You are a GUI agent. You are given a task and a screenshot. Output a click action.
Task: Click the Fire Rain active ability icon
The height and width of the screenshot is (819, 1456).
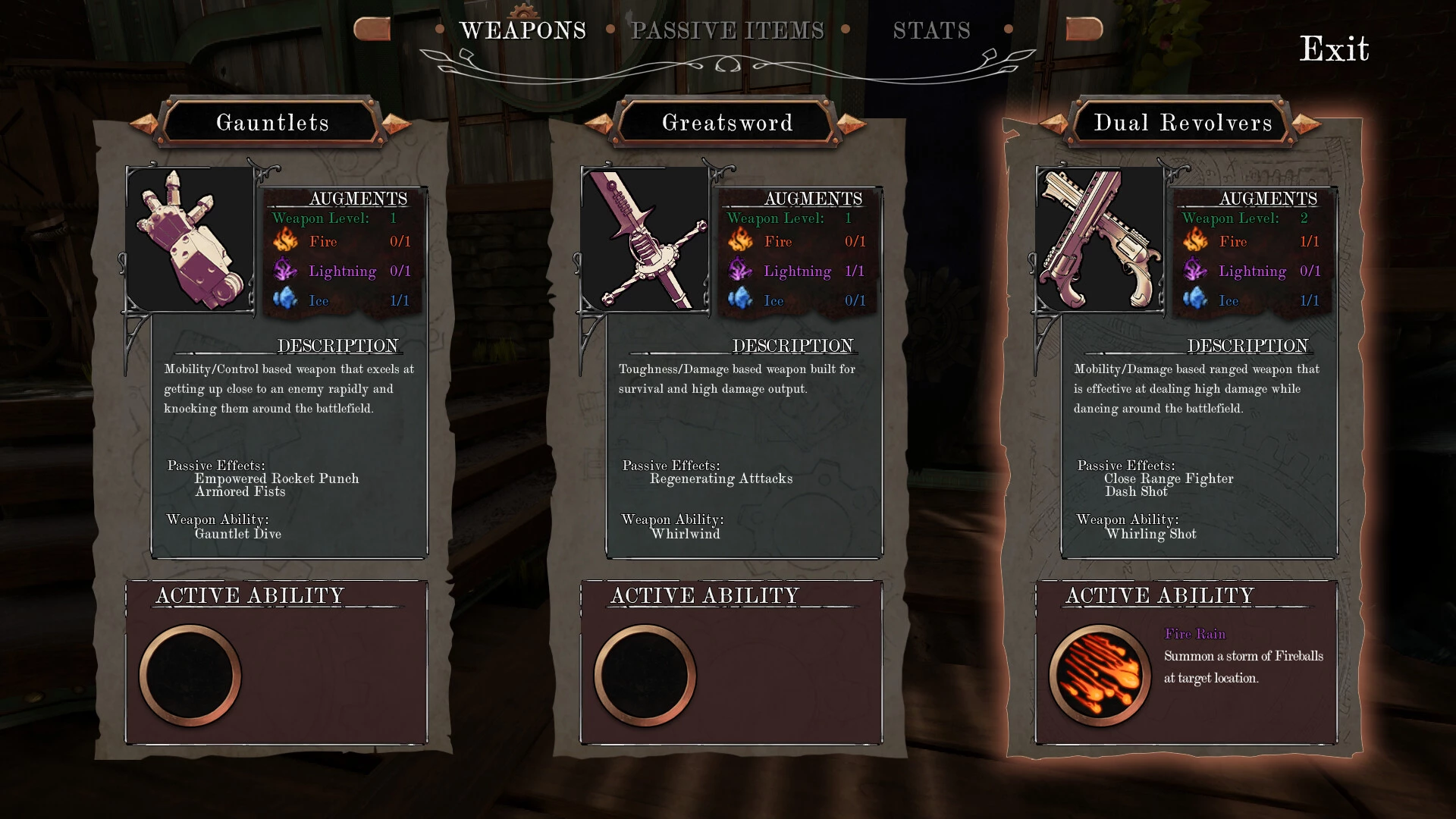tap(1100, 675)
